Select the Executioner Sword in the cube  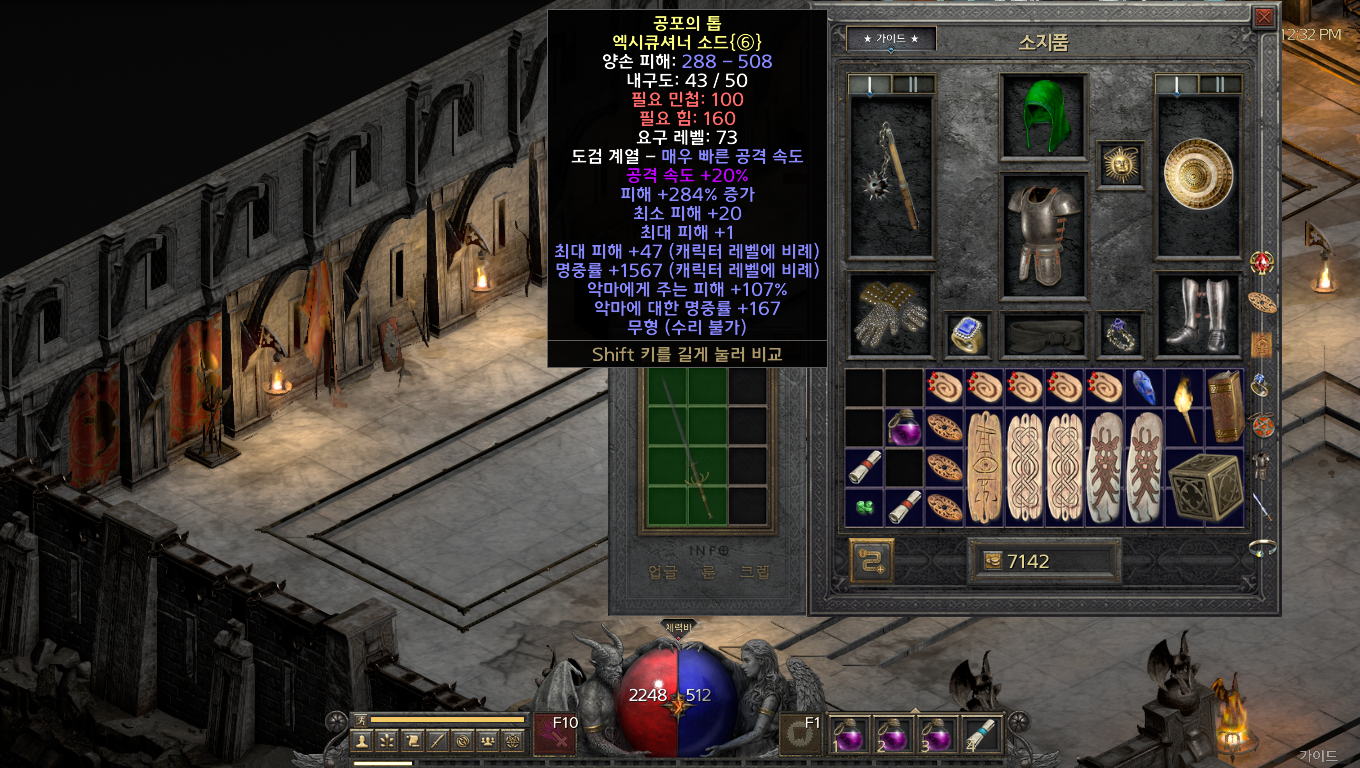(689, 450)
